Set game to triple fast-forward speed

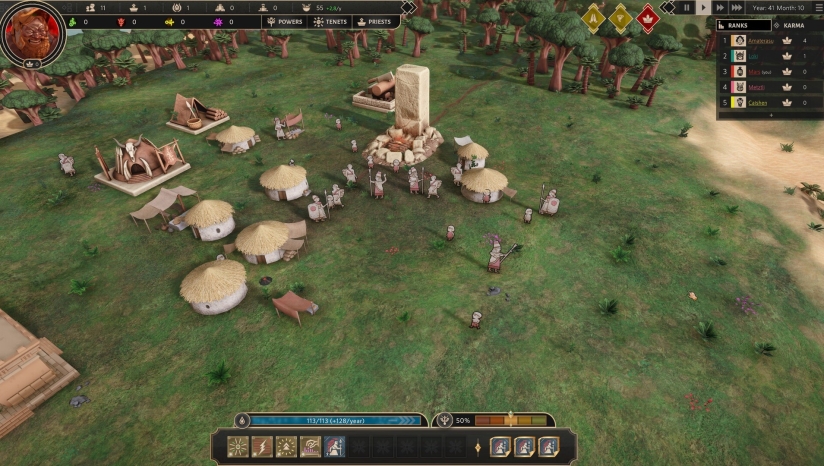coord(739,8)
